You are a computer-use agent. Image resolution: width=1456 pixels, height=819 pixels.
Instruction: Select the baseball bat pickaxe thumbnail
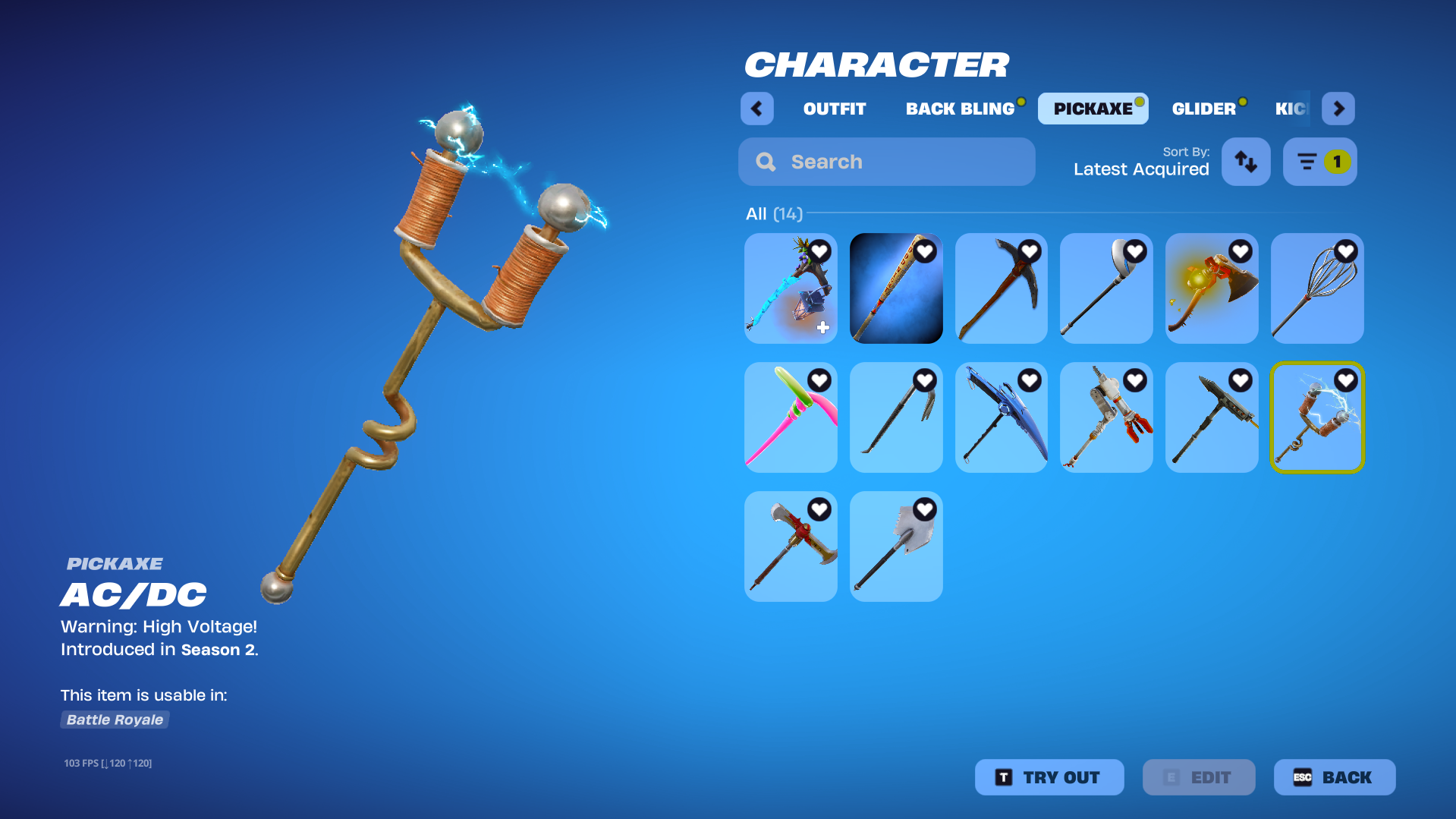pyautogui.click(x=896, y=288)
